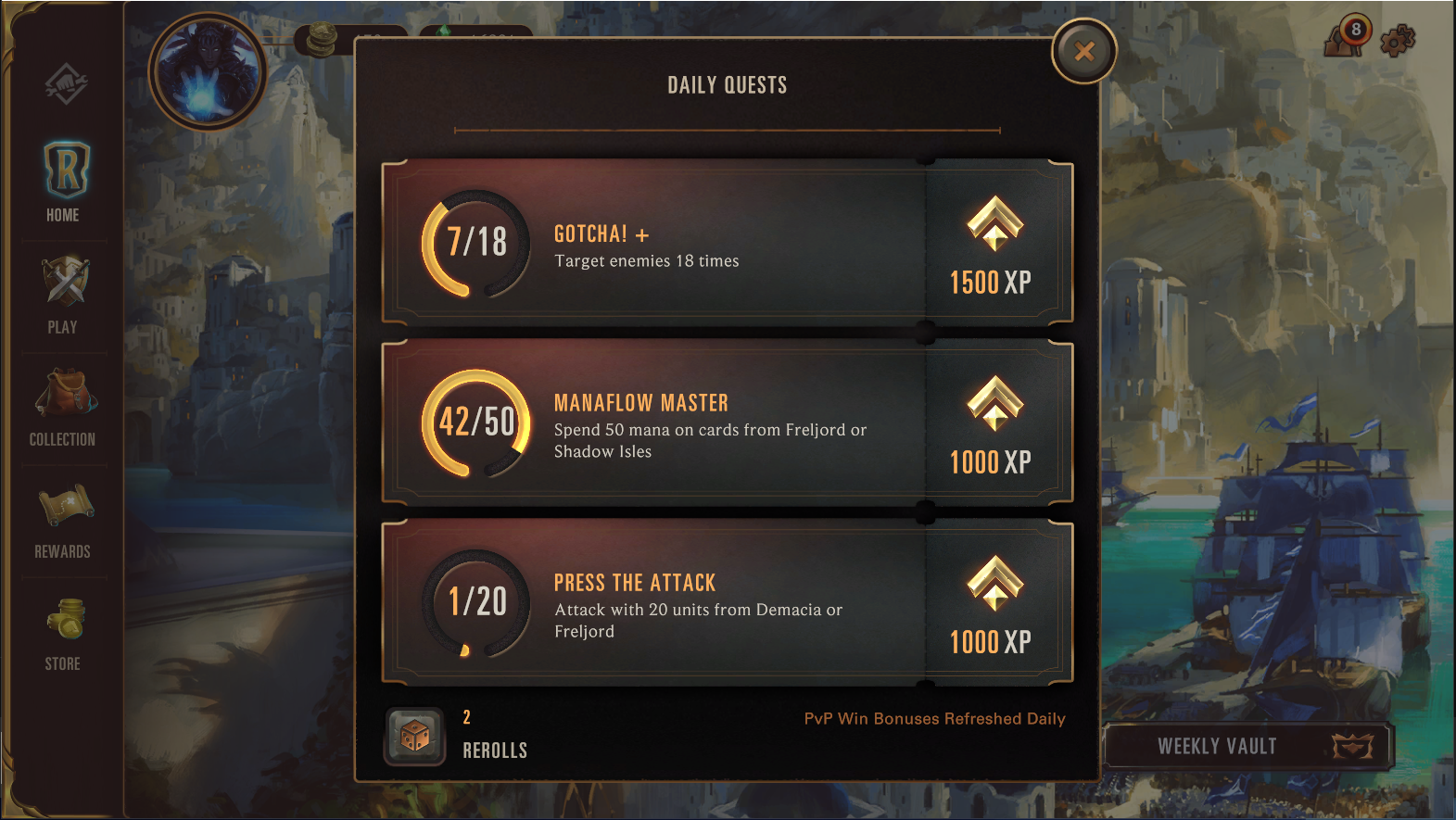1456x820 pixels.
Task: Open the Weekly Vault
Action: (1247, 746)
